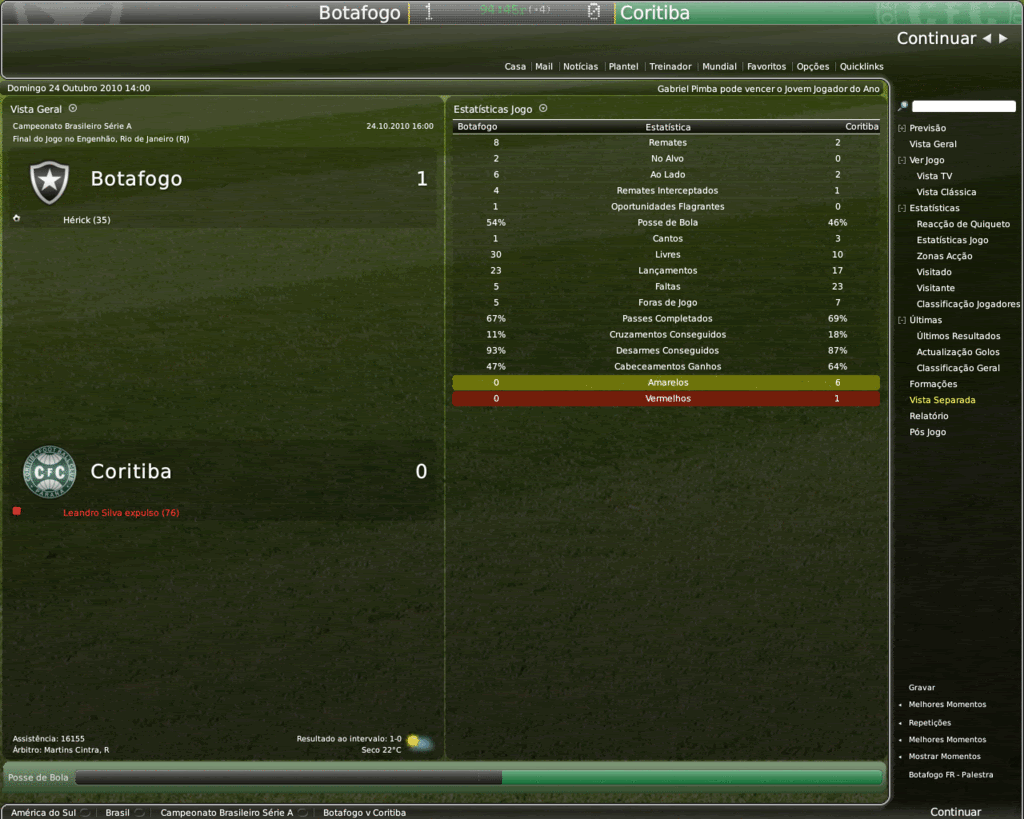1024x819 pixels.
Task: Click the top Continuar button
Action: click(x=935, y=39)
